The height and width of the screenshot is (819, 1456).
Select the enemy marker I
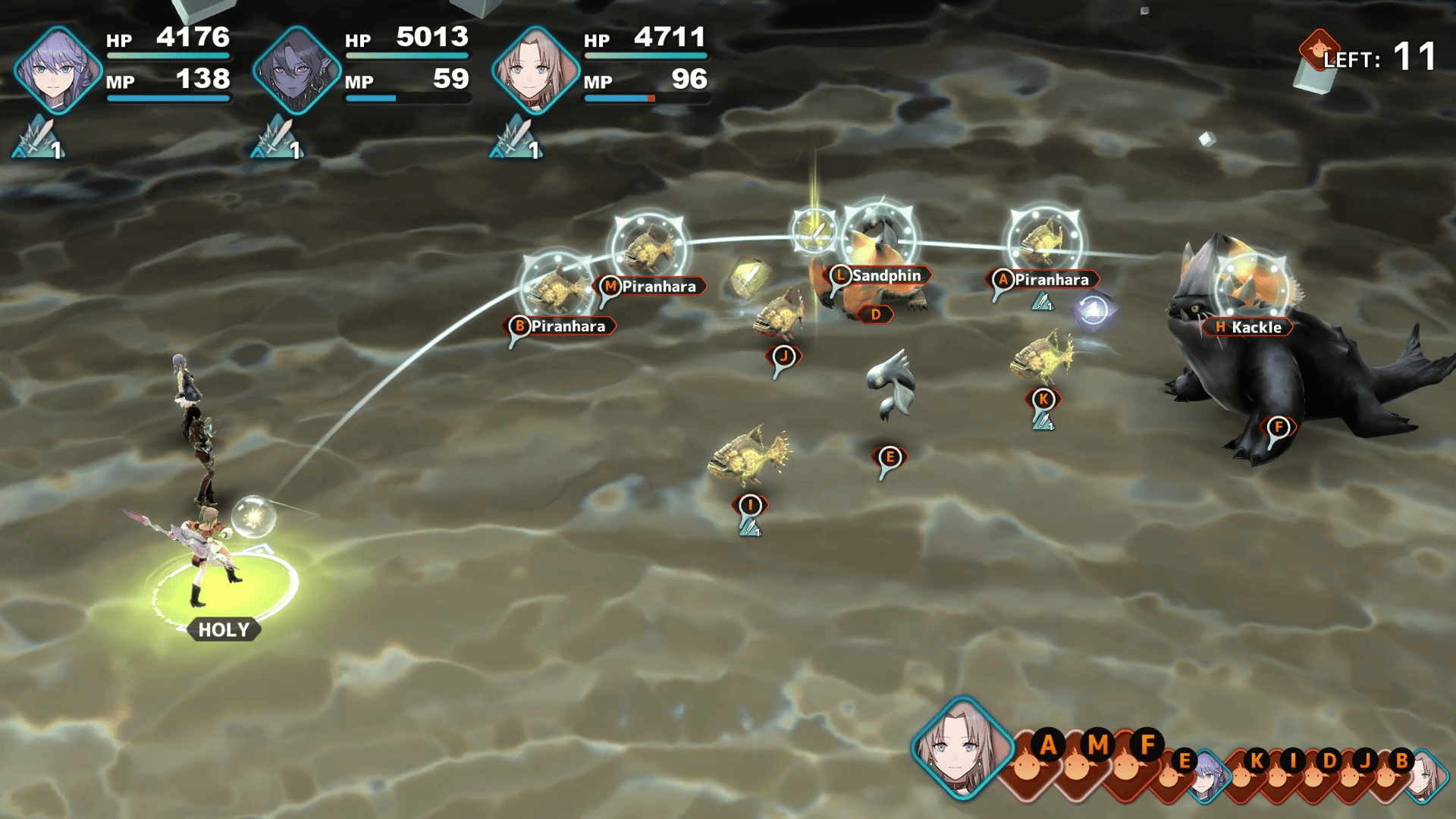coord(750,505)
